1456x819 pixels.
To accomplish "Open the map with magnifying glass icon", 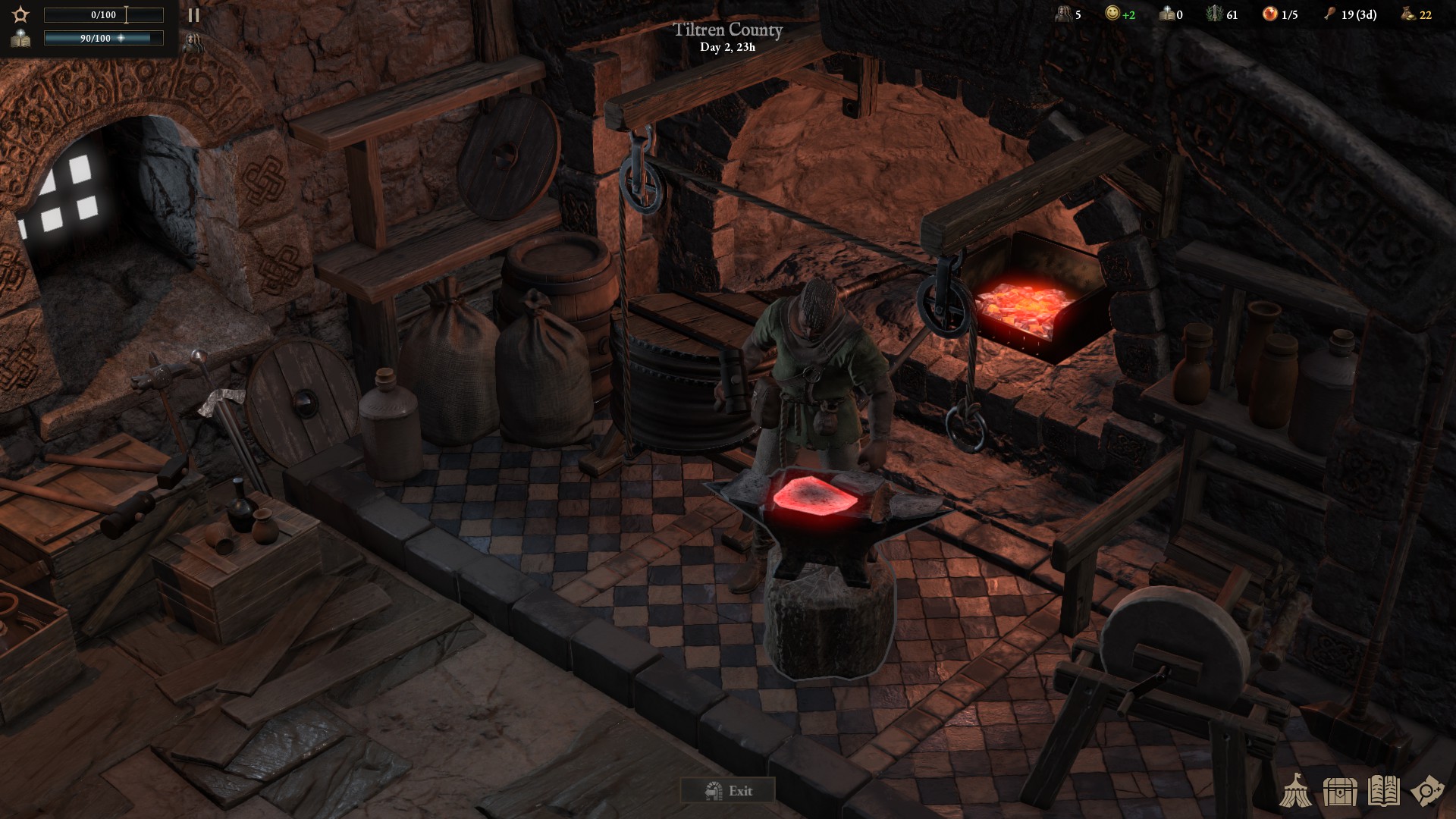I will click(x=1426, y=791).
